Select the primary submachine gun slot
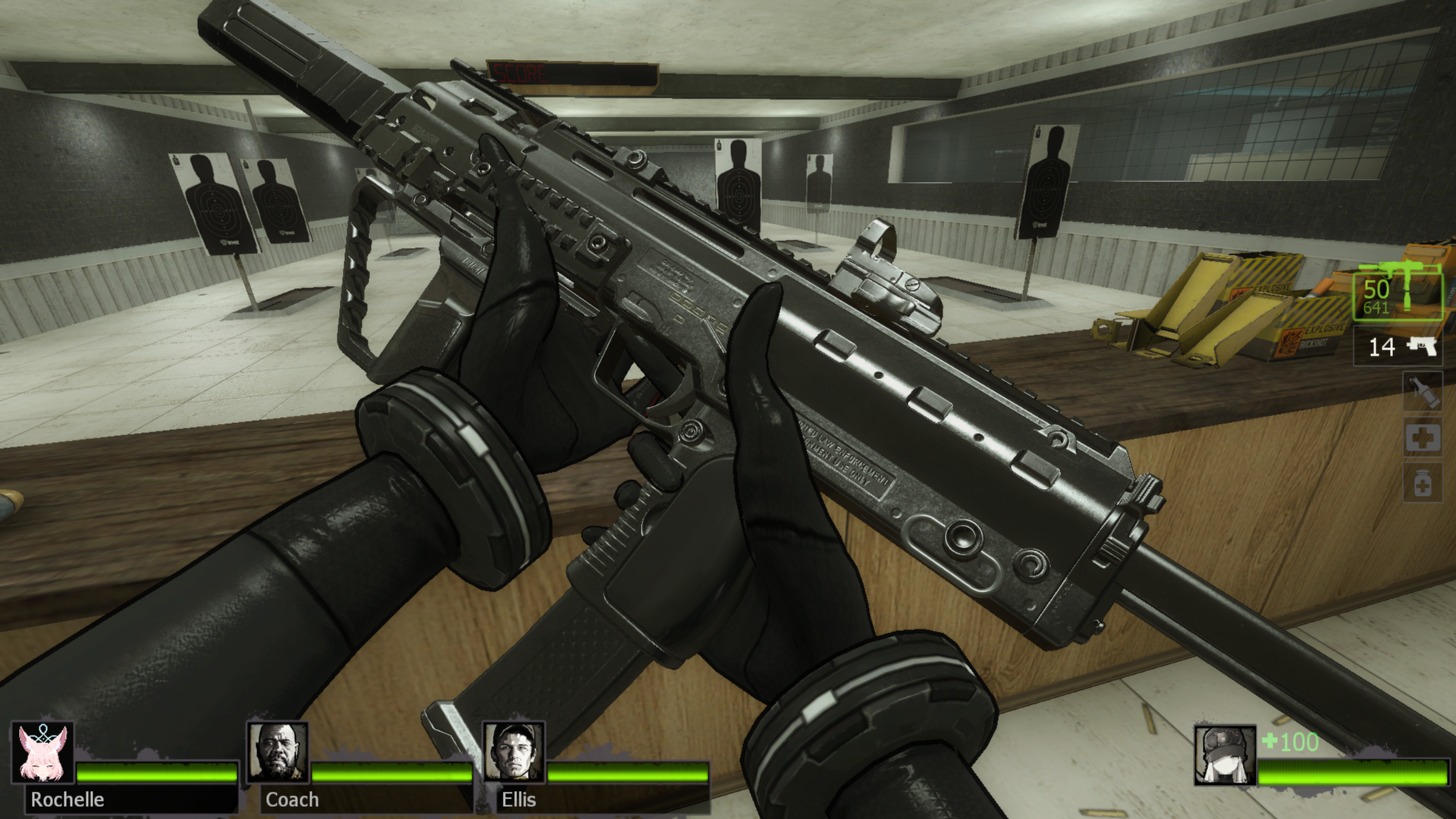The height and width of the screenshot is (819, 1456). point(1398,294)
